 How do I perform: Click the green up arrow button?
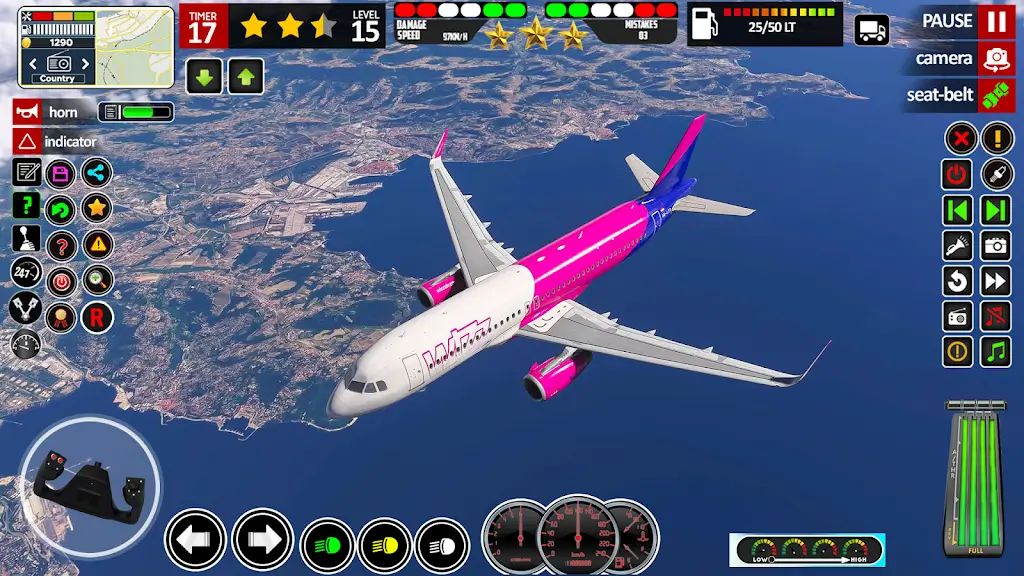(246, 76)
